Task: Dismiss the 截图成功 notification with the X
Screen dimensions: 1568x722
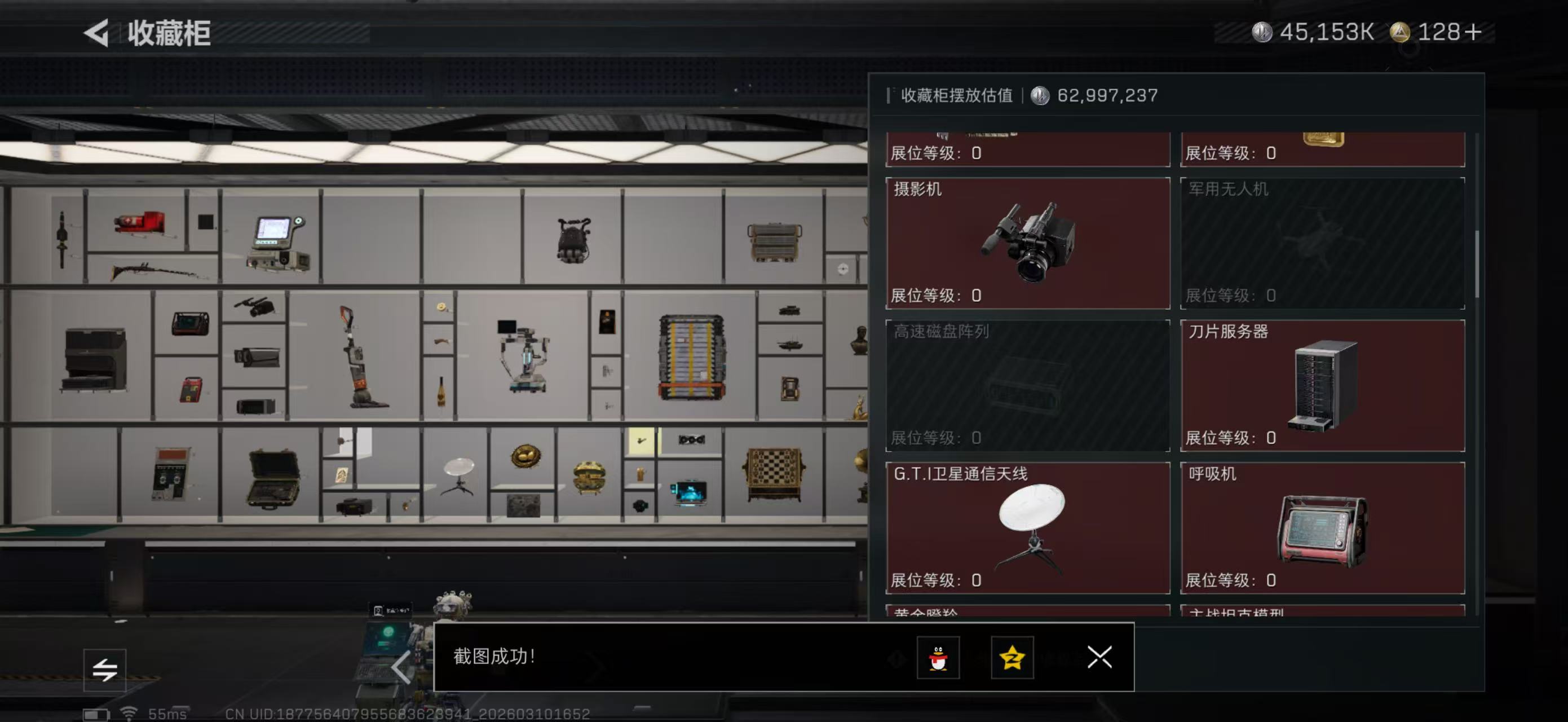Action: click(1099, 658)
